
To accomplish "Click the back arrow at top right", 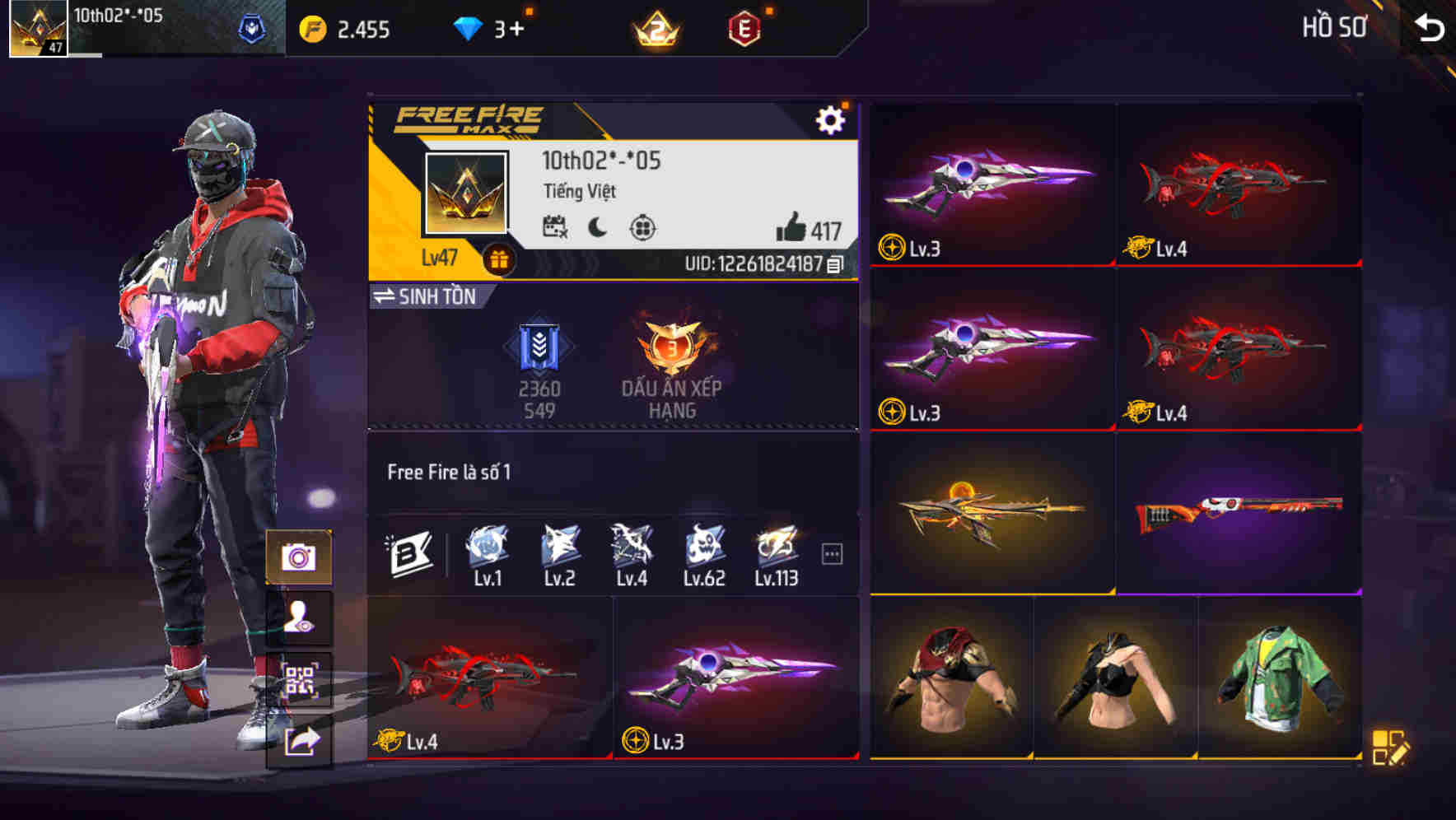I will coord(1430,26).
